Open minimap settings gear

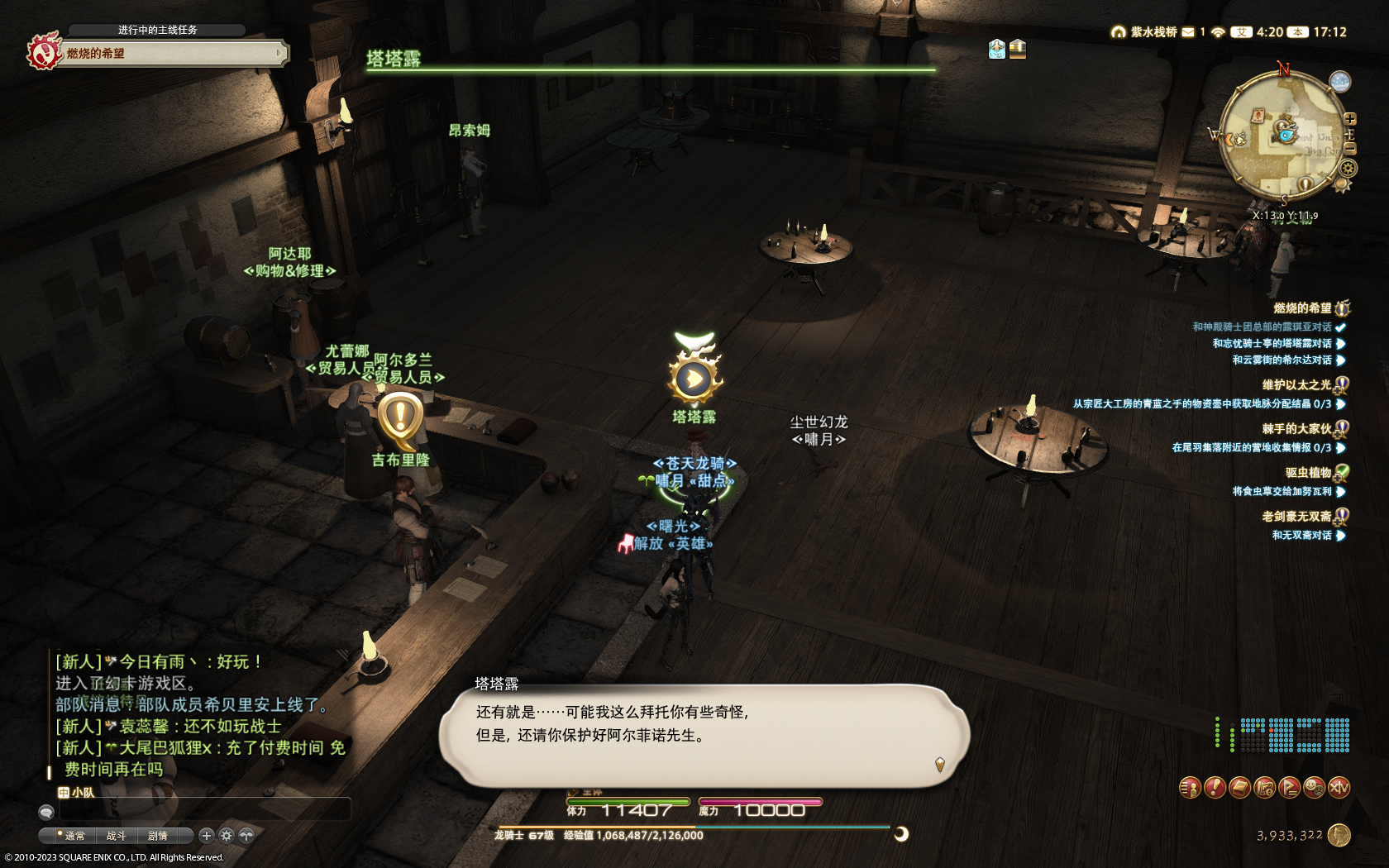pos(1348,169)
